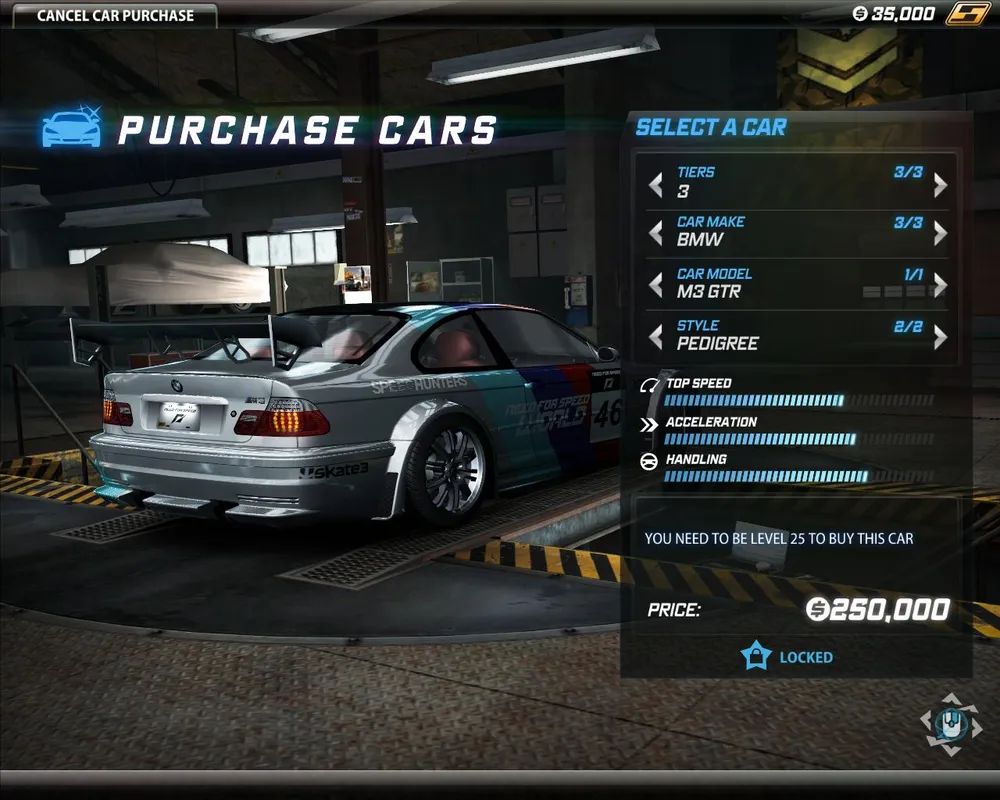Screen dimensions: 1000x800
Task: Switch to next car make after BMW
Action: [x=940, y=234]
